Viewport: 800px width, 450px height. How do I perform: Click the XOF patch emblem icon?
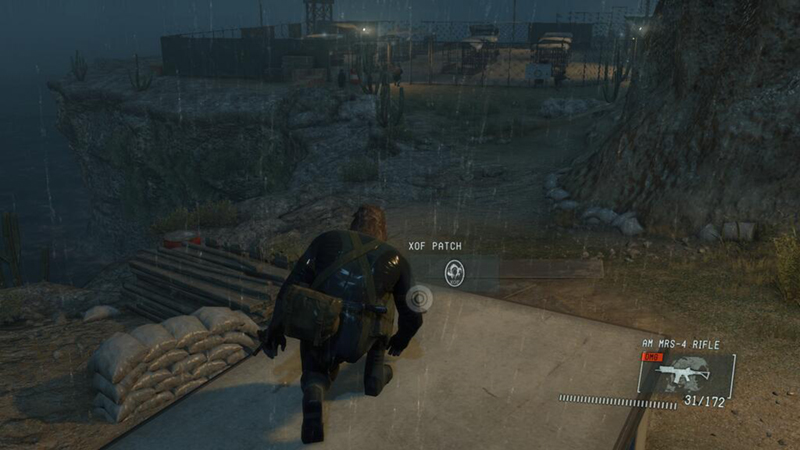pyautogui.click(x=454, y=270)
